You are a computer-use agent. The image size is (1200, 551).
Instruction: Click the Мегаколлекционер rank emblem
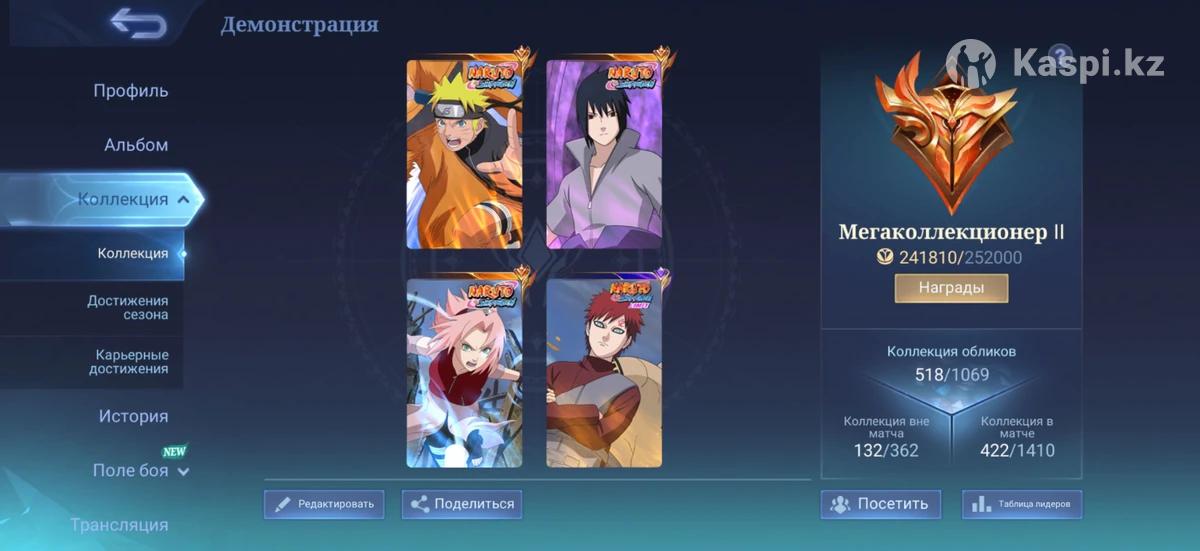click(947, 132)
